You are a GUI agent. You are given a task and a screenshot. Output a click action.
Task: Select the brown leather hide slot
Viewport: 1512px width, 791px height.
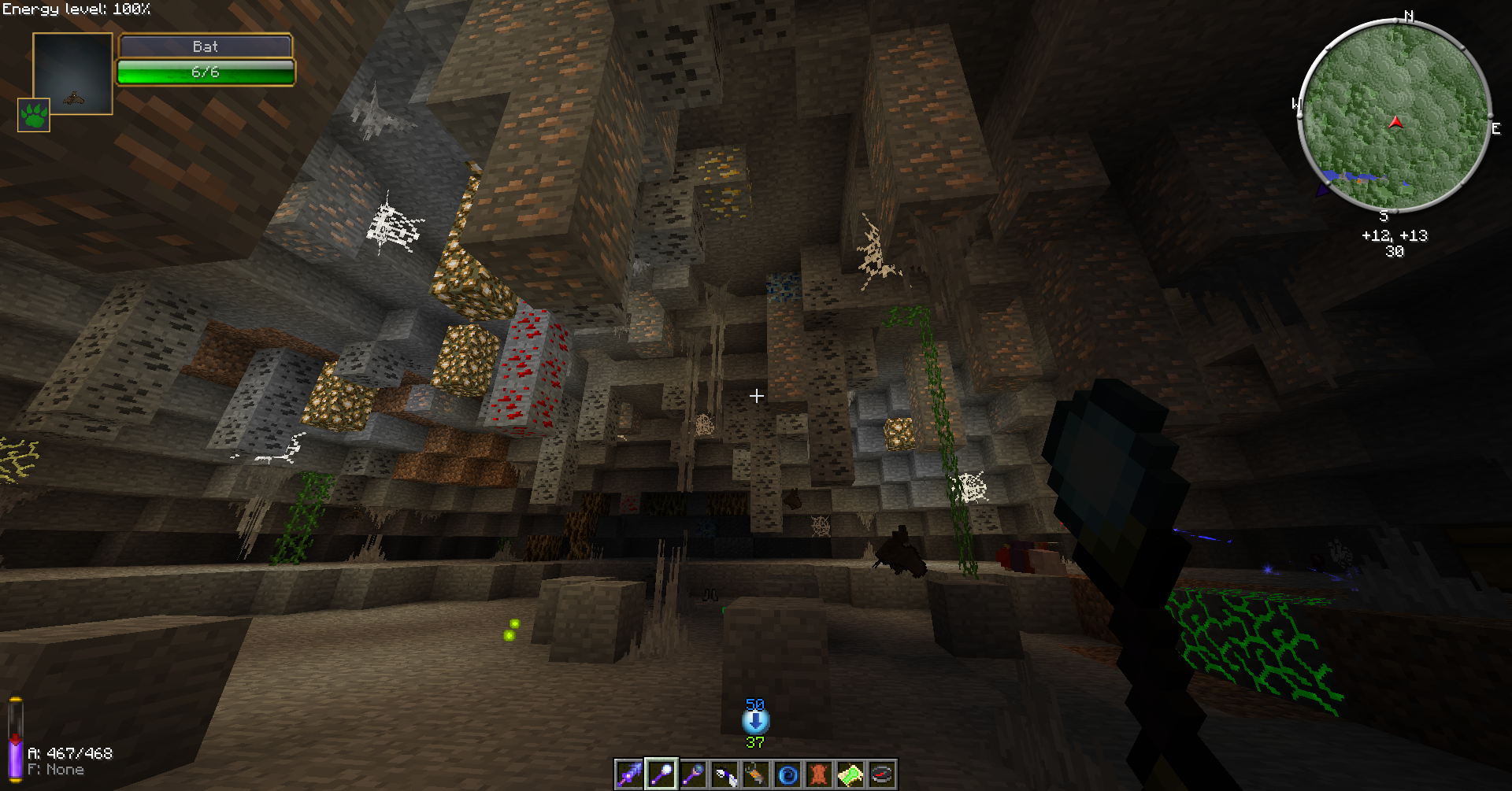pyautogui.click(x=818, y=775)
